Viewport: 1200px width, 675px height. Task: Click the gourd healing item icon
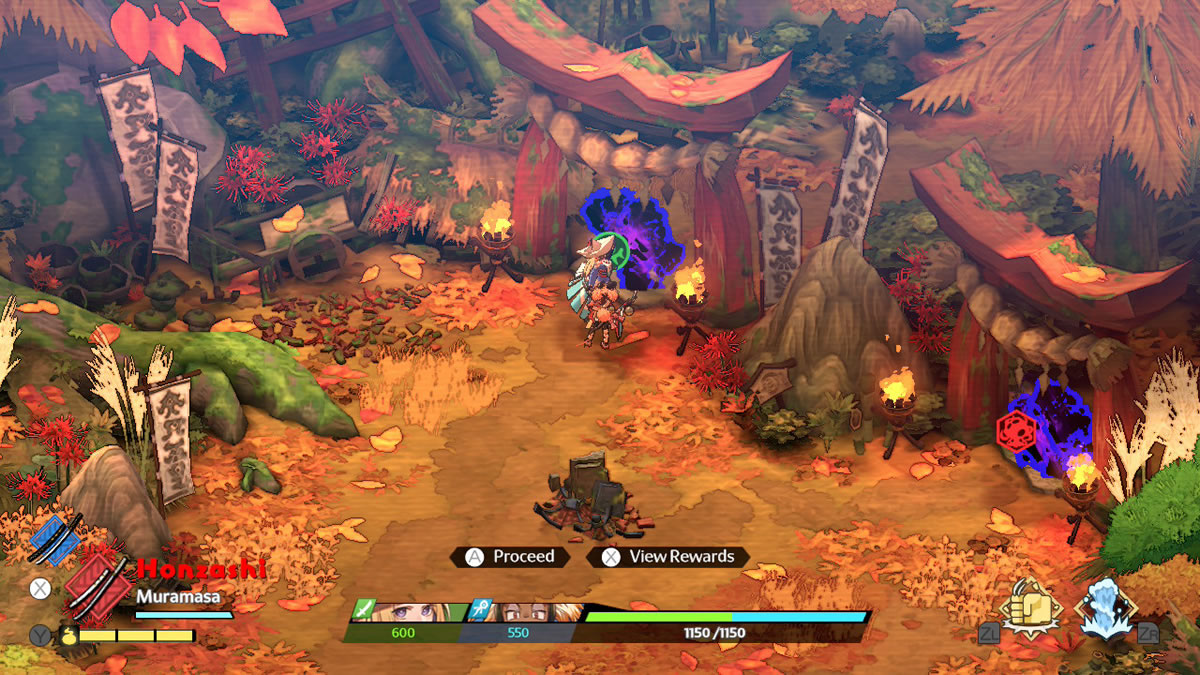point(68,635)
